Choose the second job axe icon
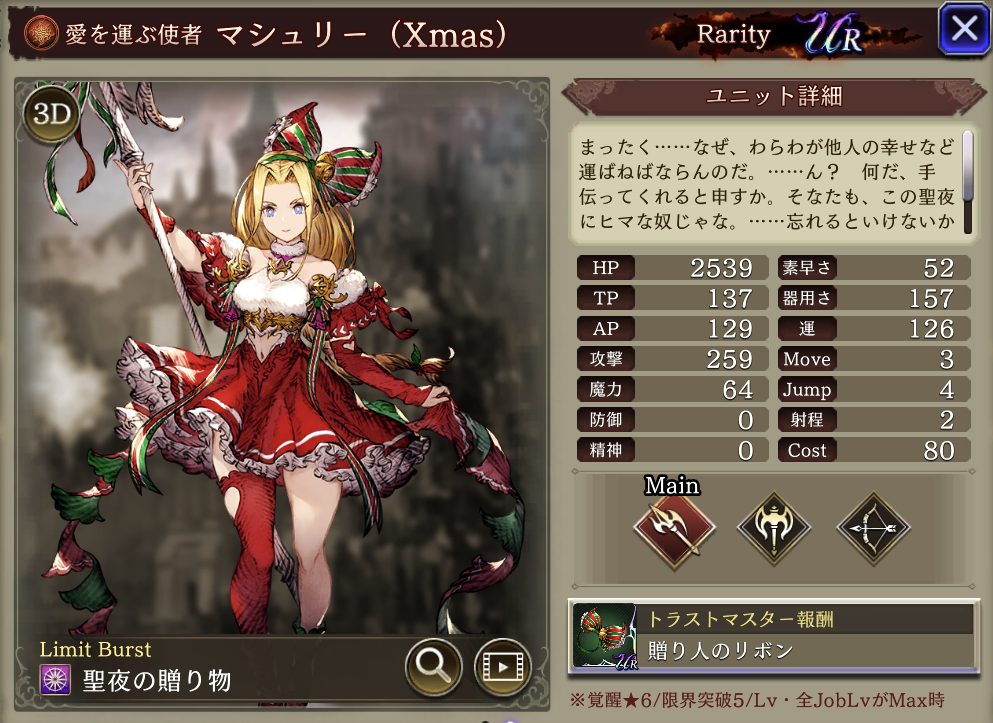This screenshot has width=993, height=723. coord(773,528)
